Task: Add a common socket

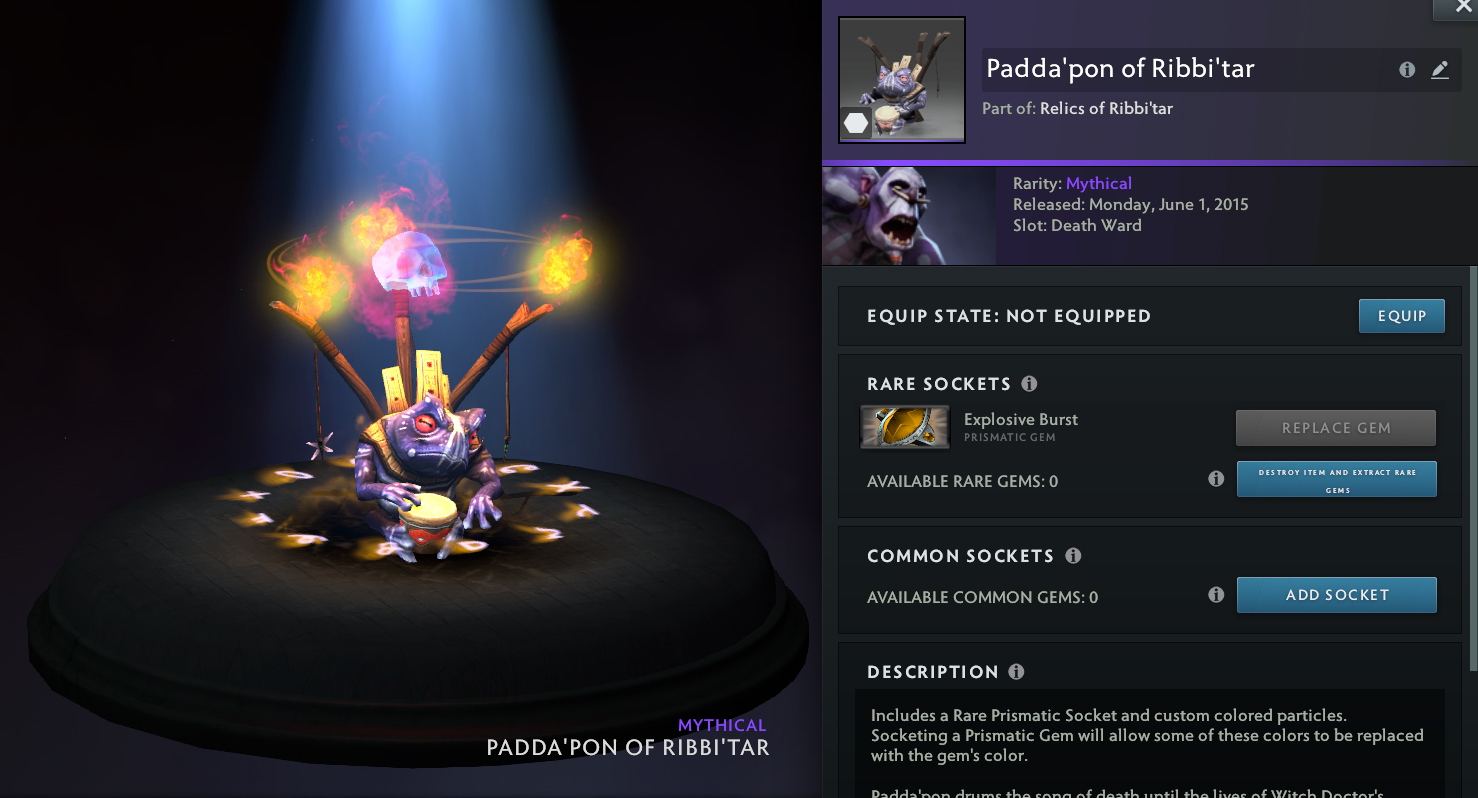Action: 1336,595
